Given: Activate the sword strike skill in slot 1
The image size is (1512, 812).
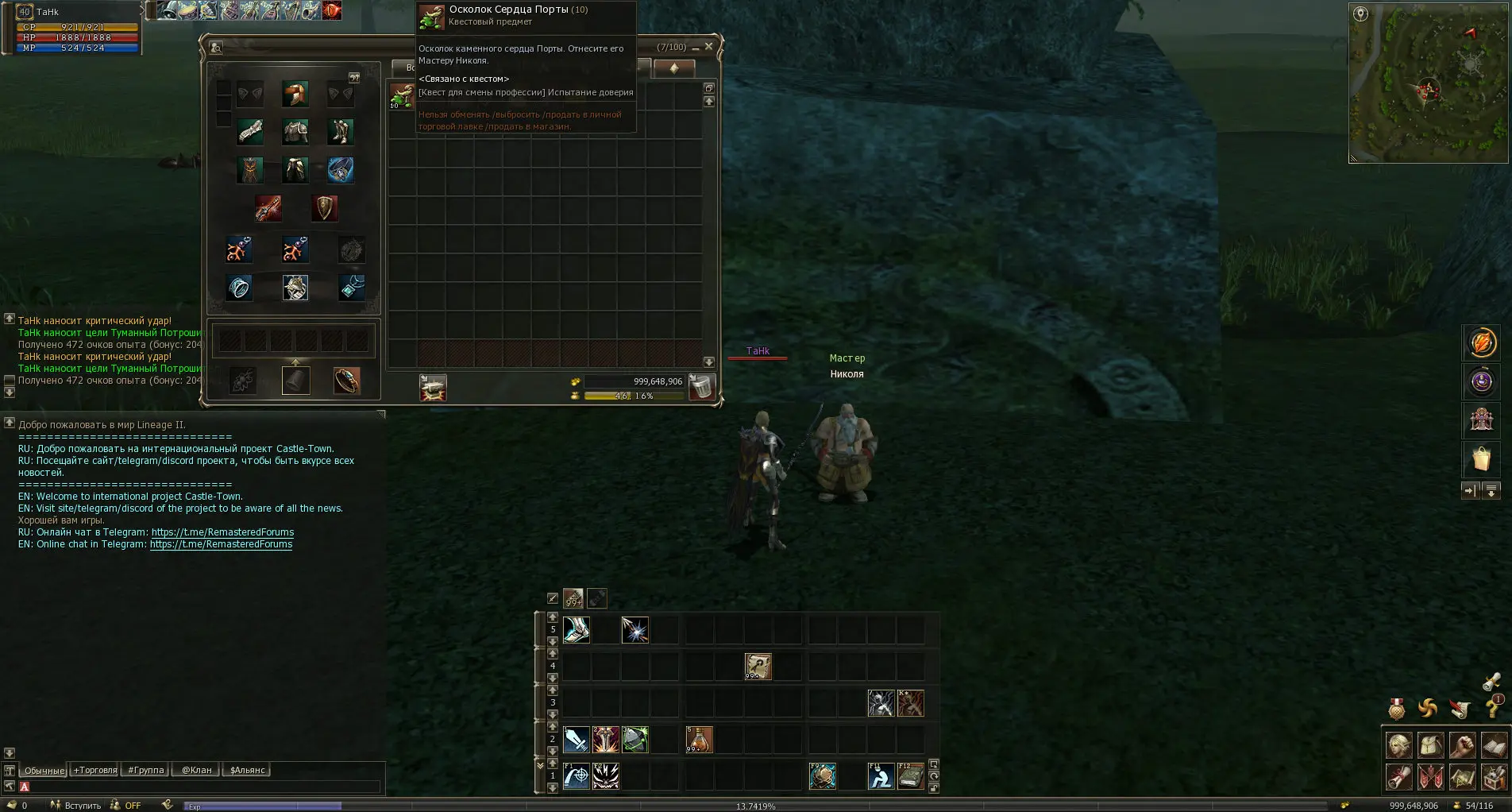Looking at the screenshot, I should pyautogui.click(x=576, y=740).
